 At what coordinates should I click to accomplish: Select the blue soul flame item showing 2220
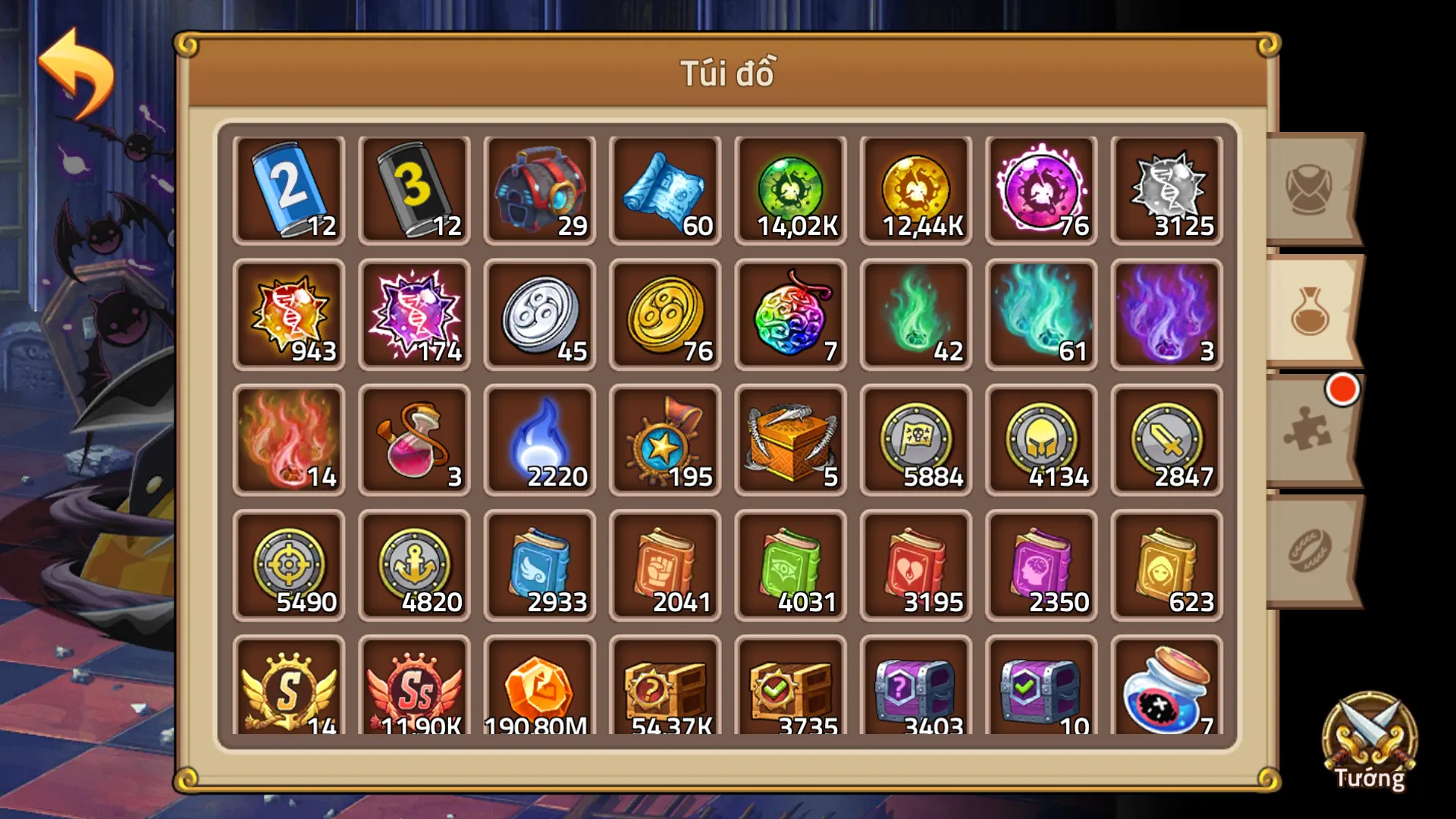click(x=540, y=440)
